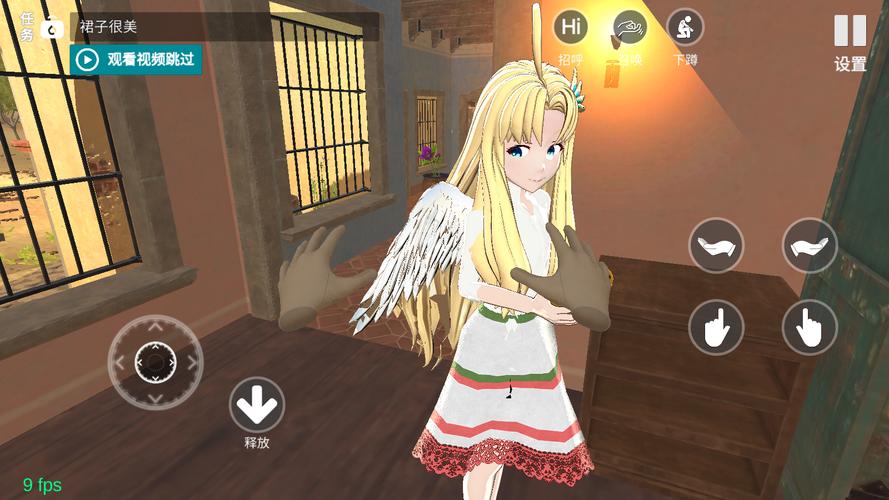
Task: Tap the 释放 release down-arrow button
Action: pyautogui.click(x=257, y=405)
